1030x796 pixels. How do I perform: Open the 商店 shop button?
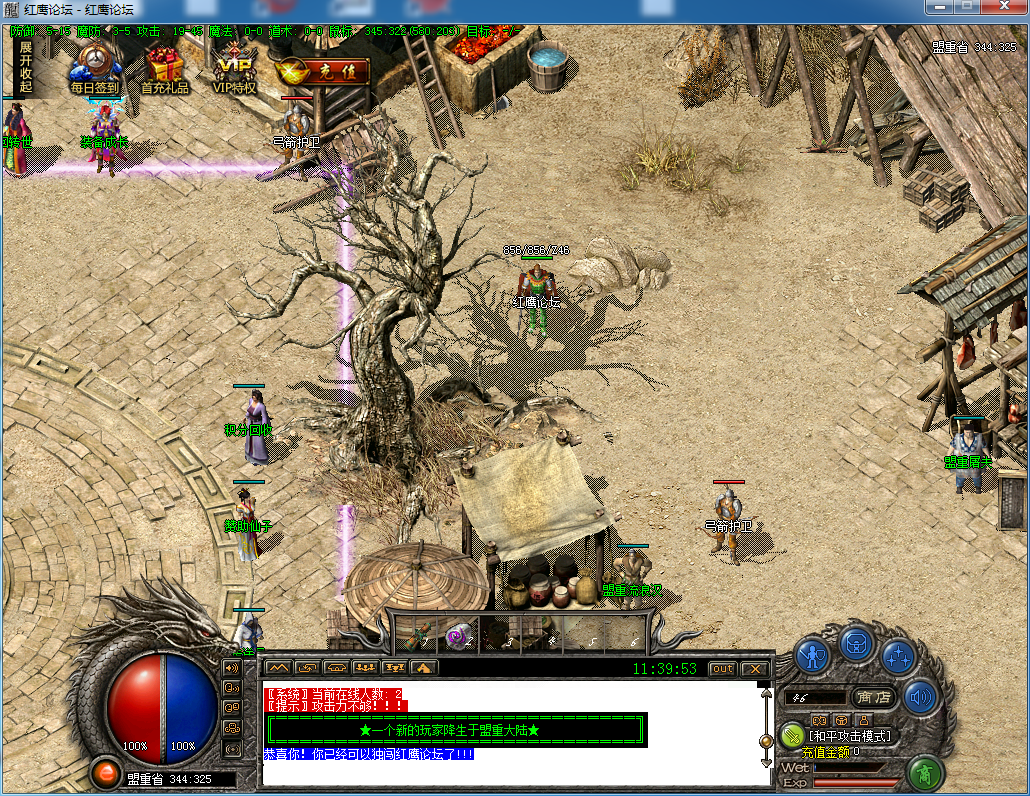[x=872, y=697]
